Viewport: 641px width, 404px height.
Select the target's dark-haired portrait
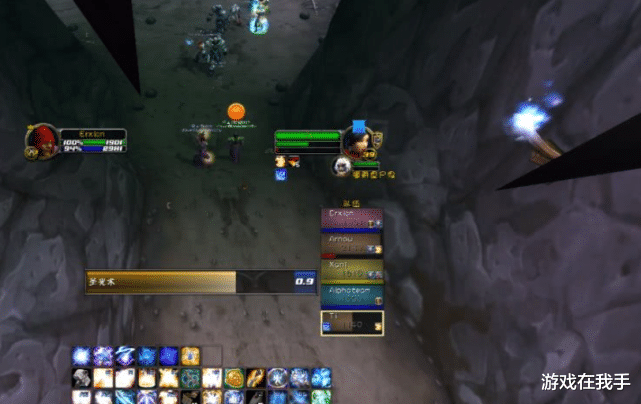coord(359,138)
